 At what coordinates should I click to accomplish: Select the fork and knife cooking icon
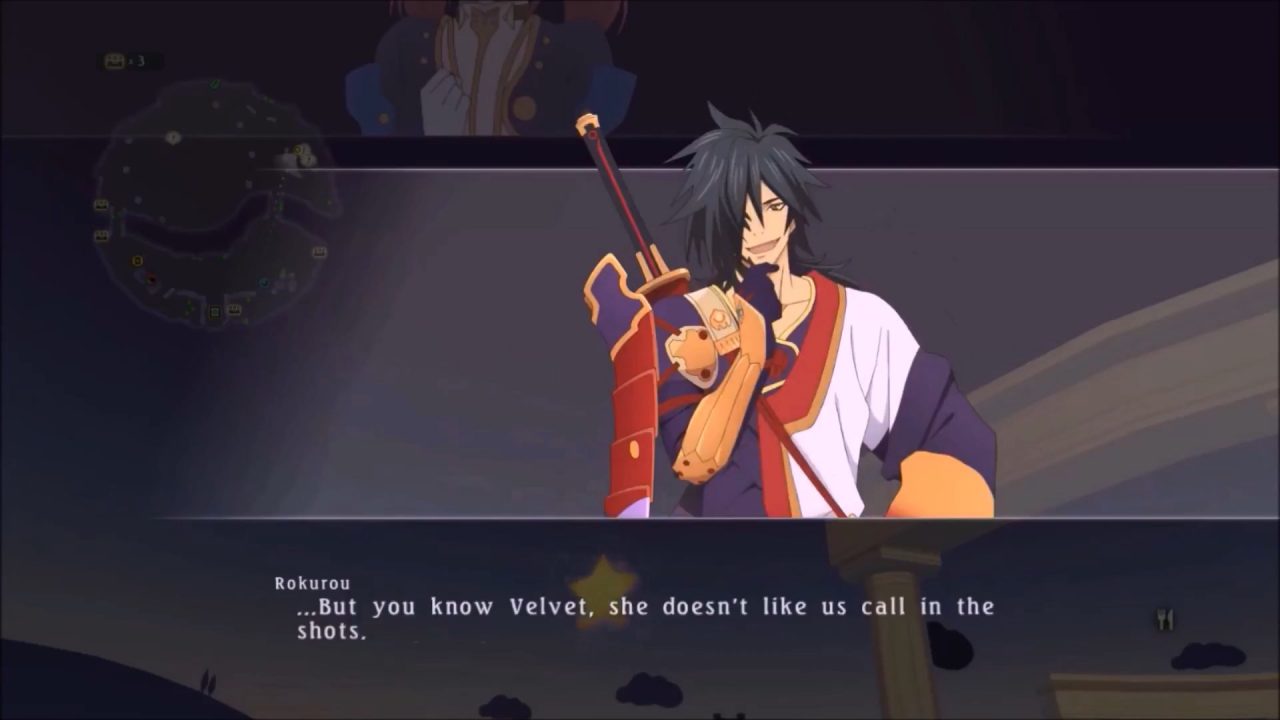click(x=1165, y=618)
